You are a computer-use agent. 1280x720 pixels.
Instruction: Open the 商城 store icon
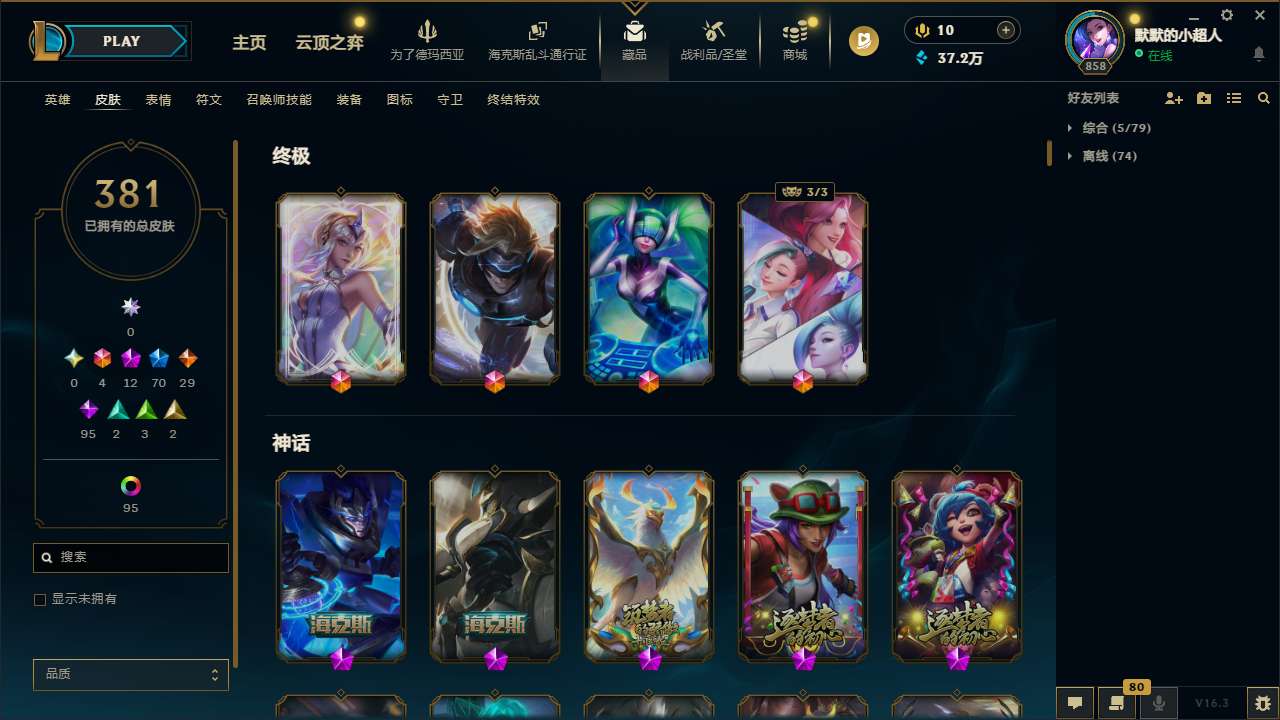point(795,40)
